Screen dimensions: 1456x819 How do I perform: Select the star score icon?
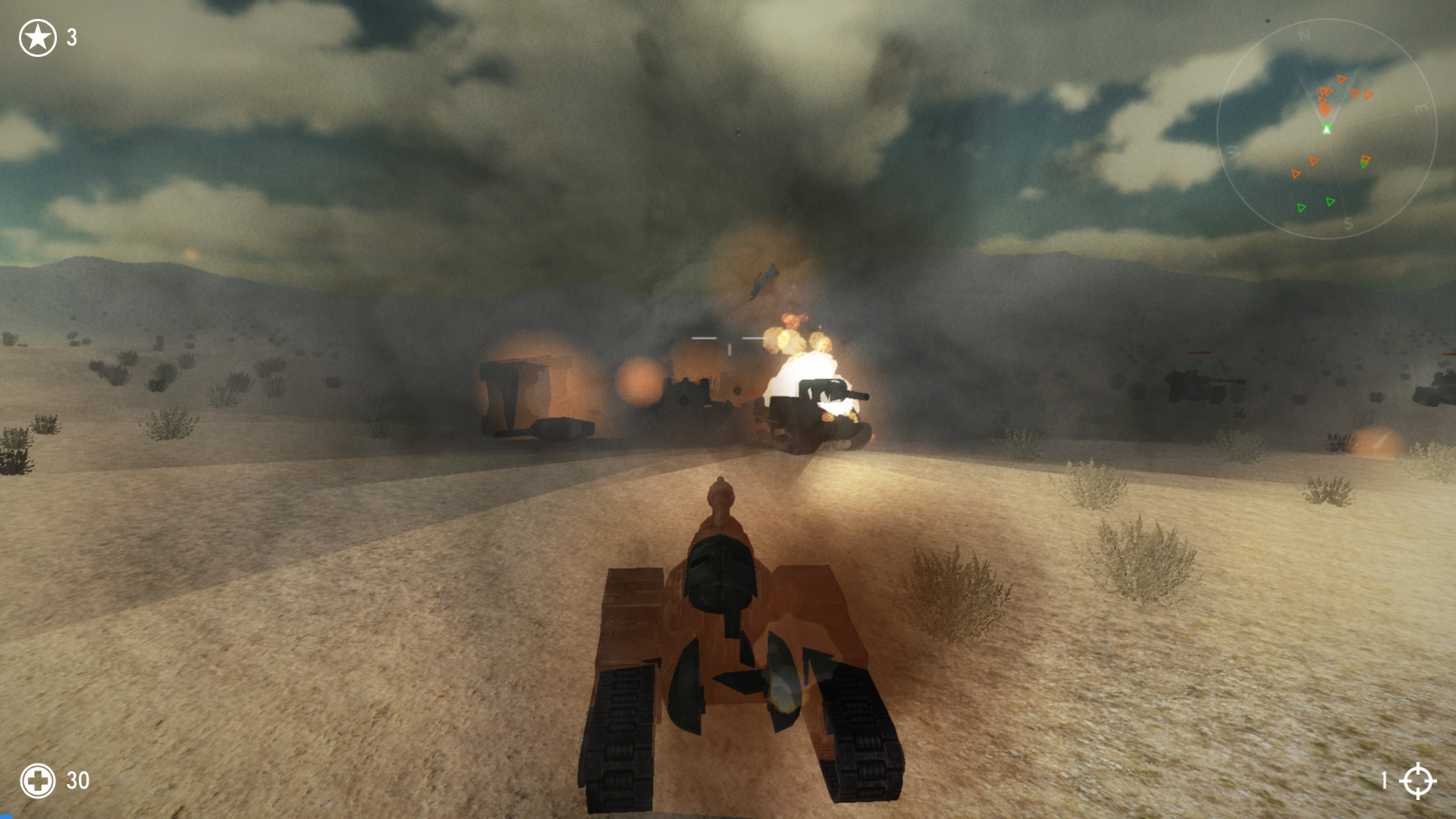tap(37, 36)
